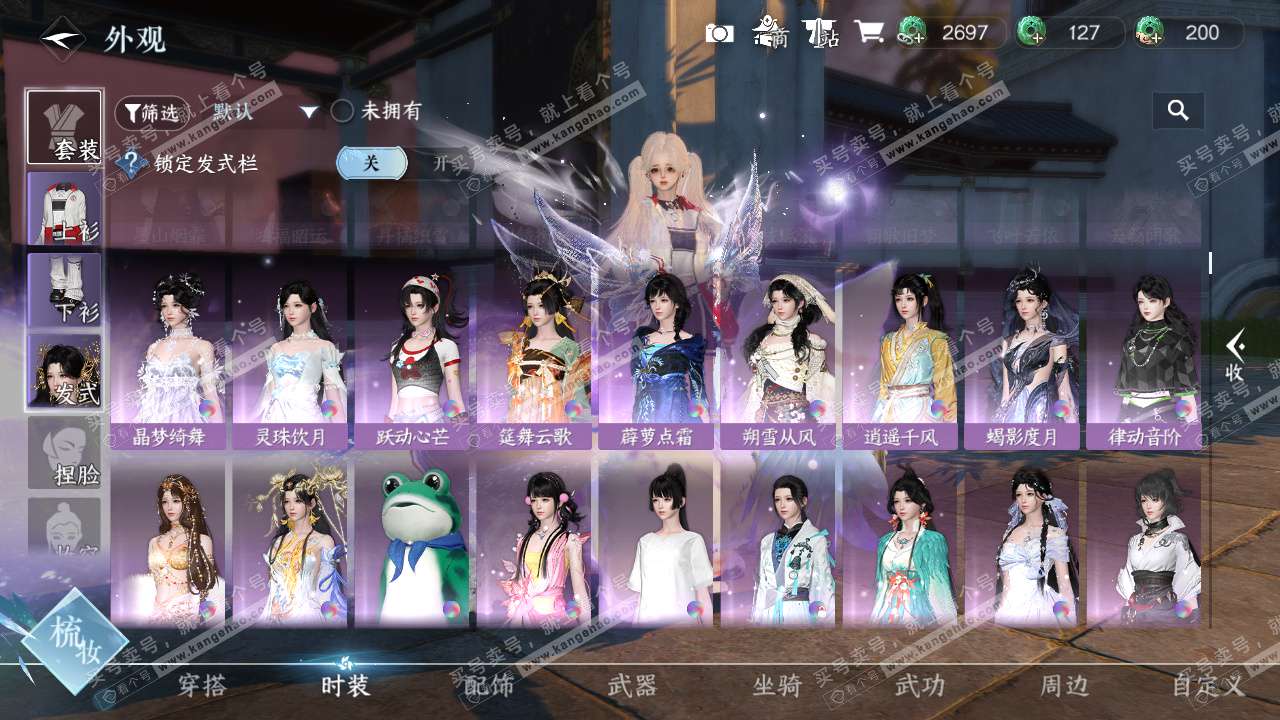
Task: Open the shopping cart icon
Action: point(868,33)
